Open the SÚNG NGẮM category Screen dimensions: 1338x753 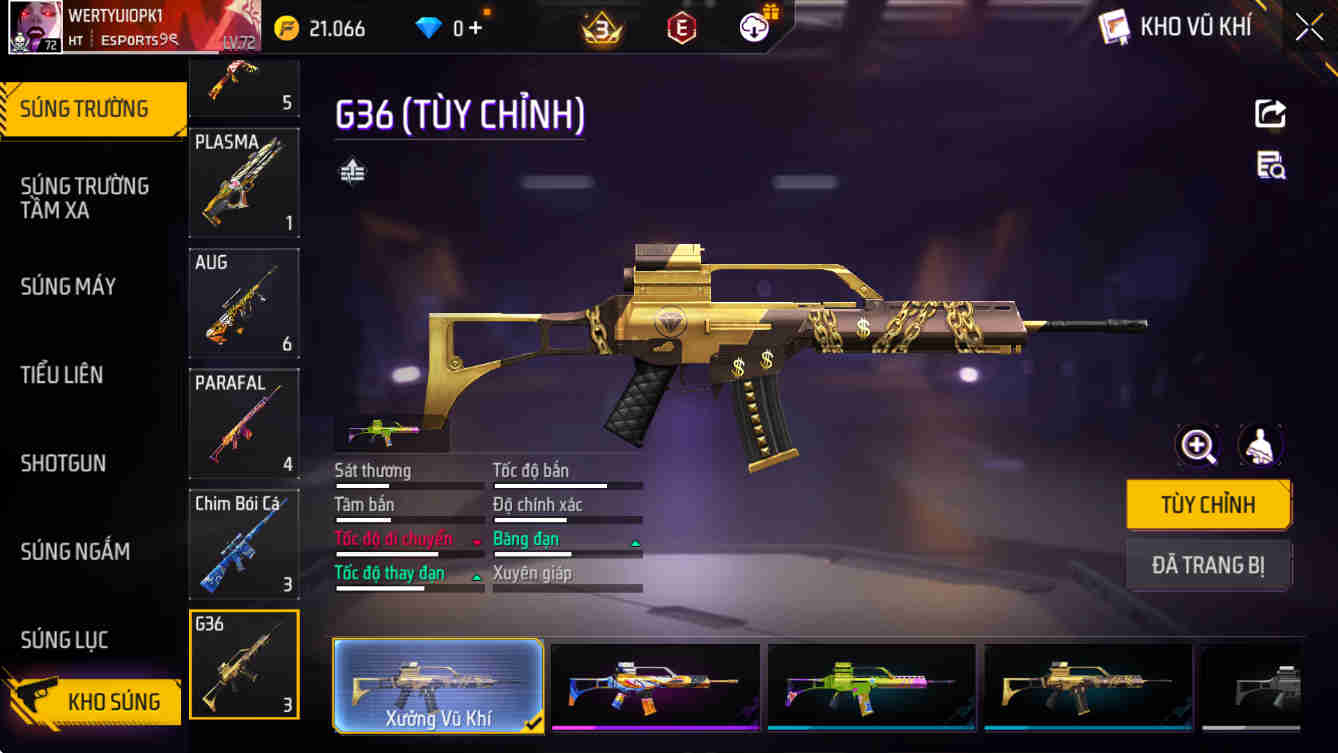(75, 551)
